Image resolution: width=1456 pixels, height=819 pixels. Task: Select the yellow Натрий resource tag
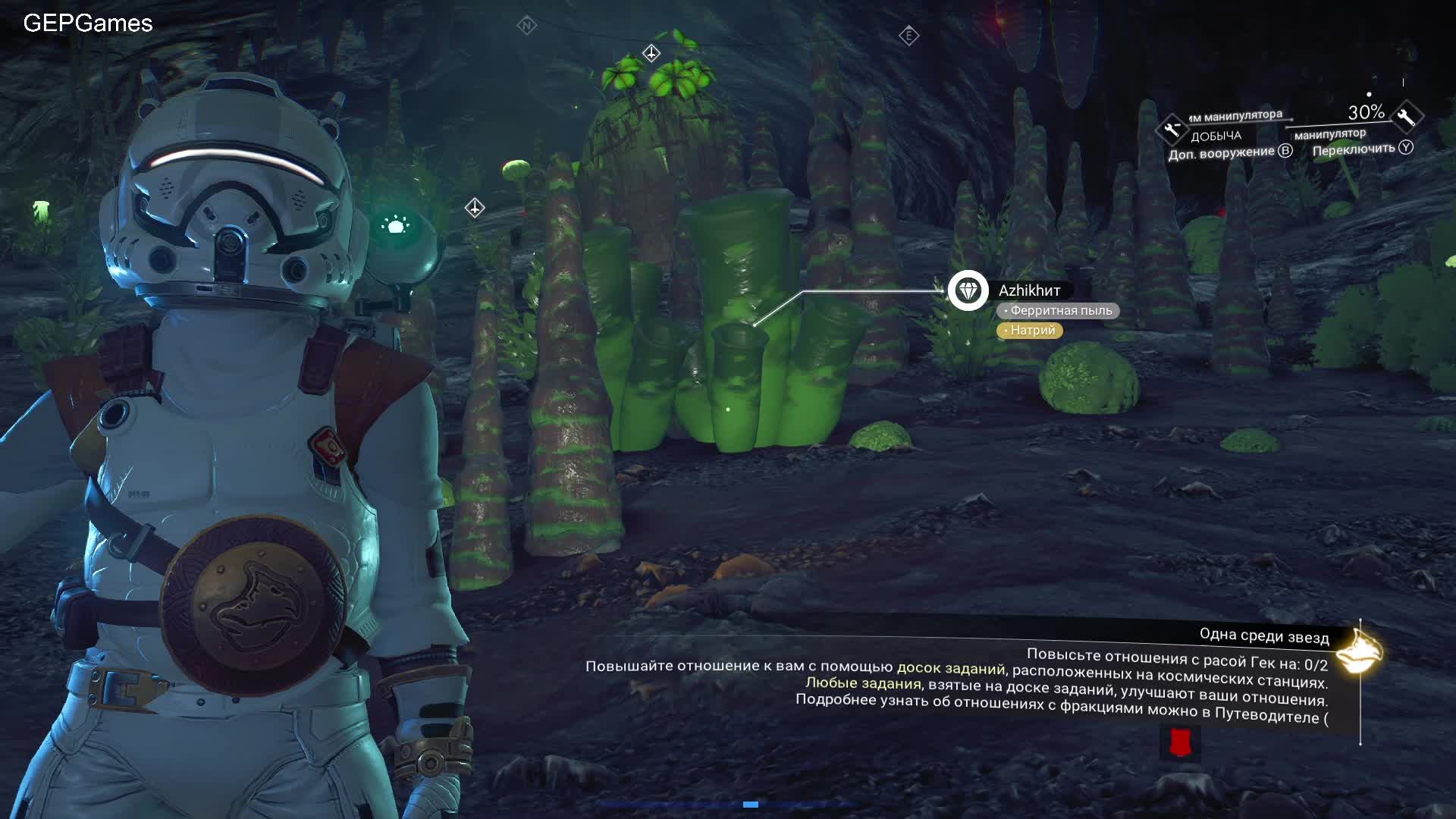[x=1030, y=331]
